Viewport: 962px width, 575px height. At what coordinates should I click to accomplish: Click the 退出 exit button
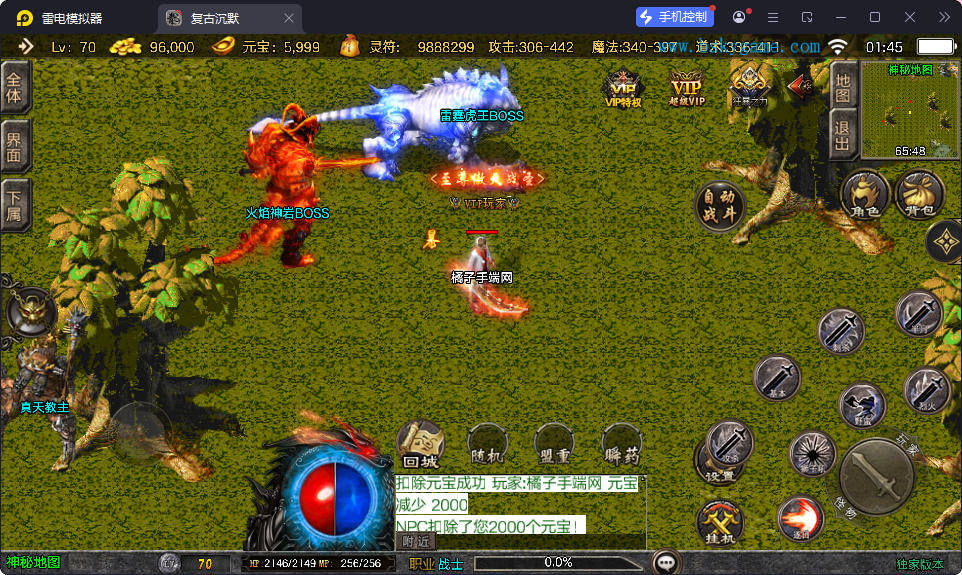843,134
